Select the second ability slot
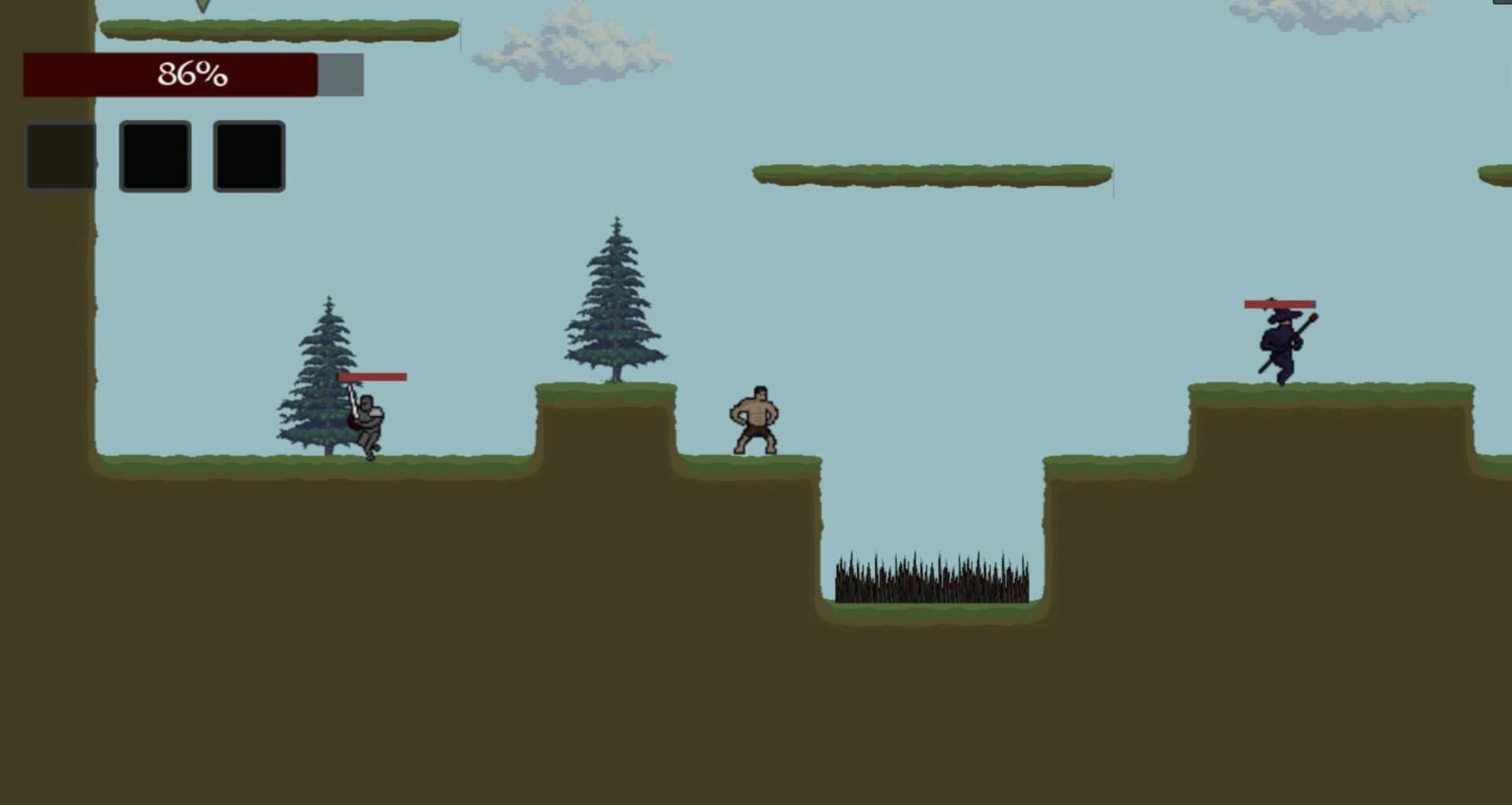The height and width of the screenshot is (805, 1512). point(154,154)
